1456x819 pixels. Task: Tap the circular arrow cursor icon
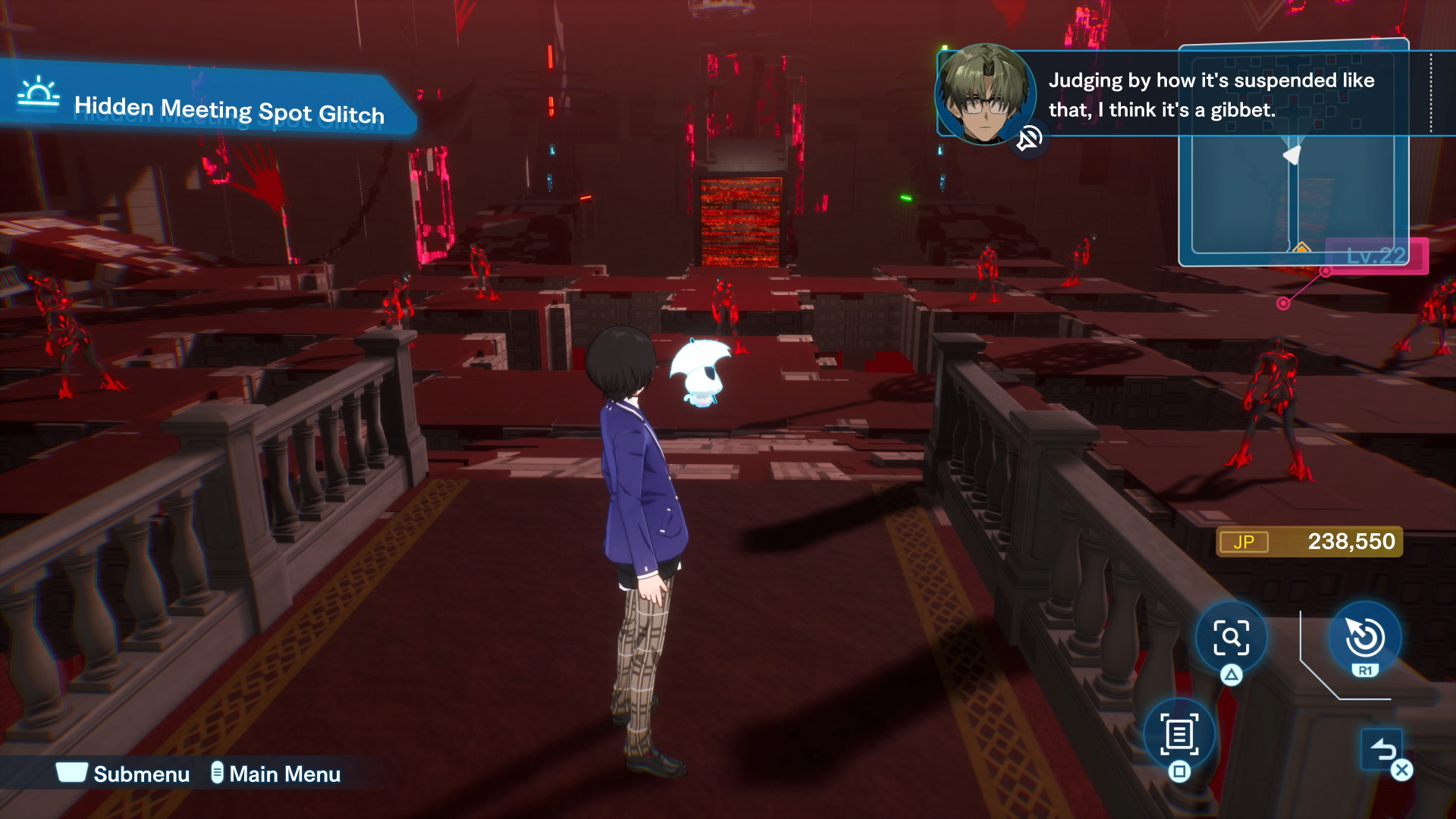[x=1364, y=637]
